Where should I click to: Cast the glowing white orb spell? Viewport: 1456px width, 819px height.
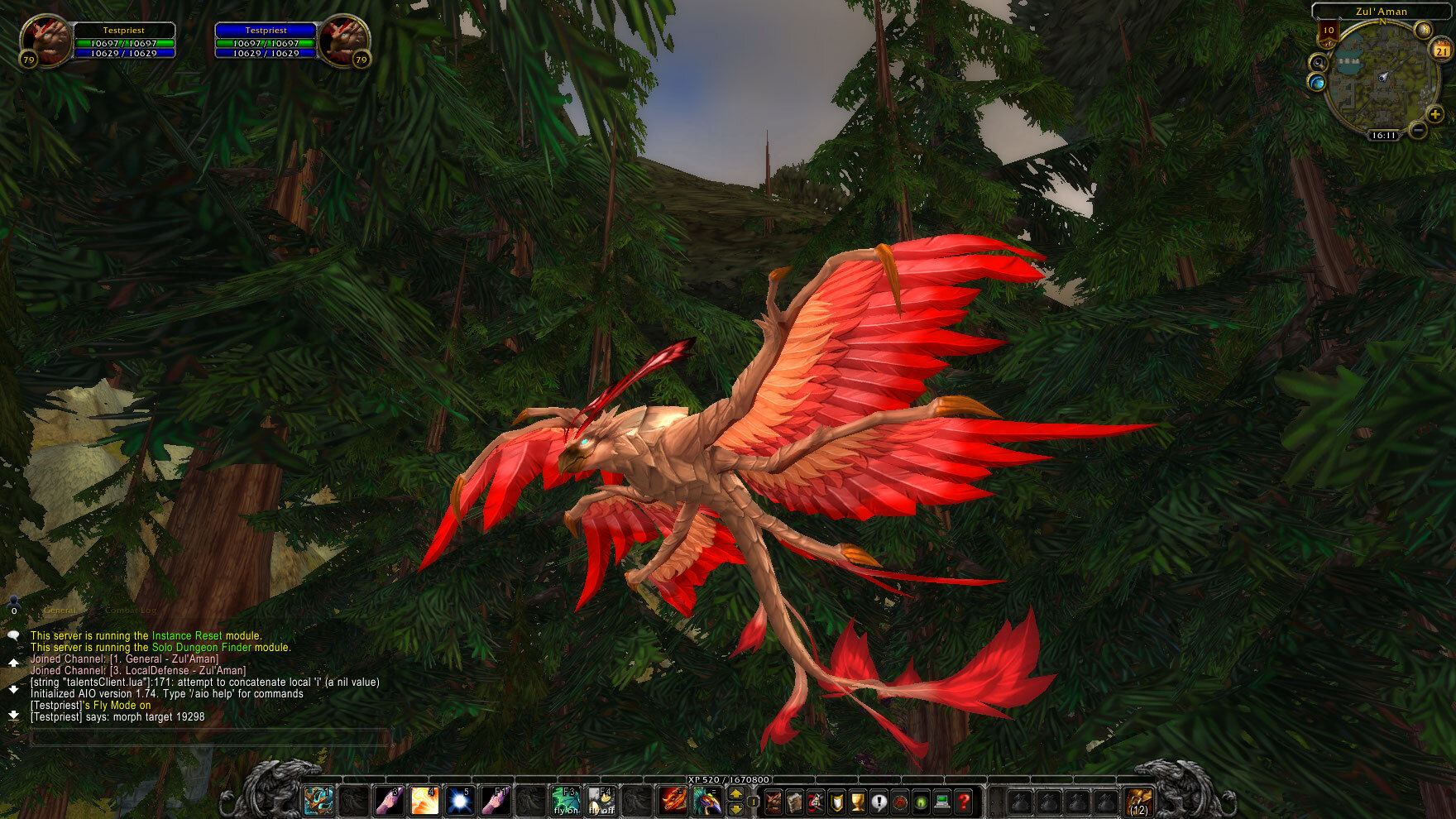460,801
